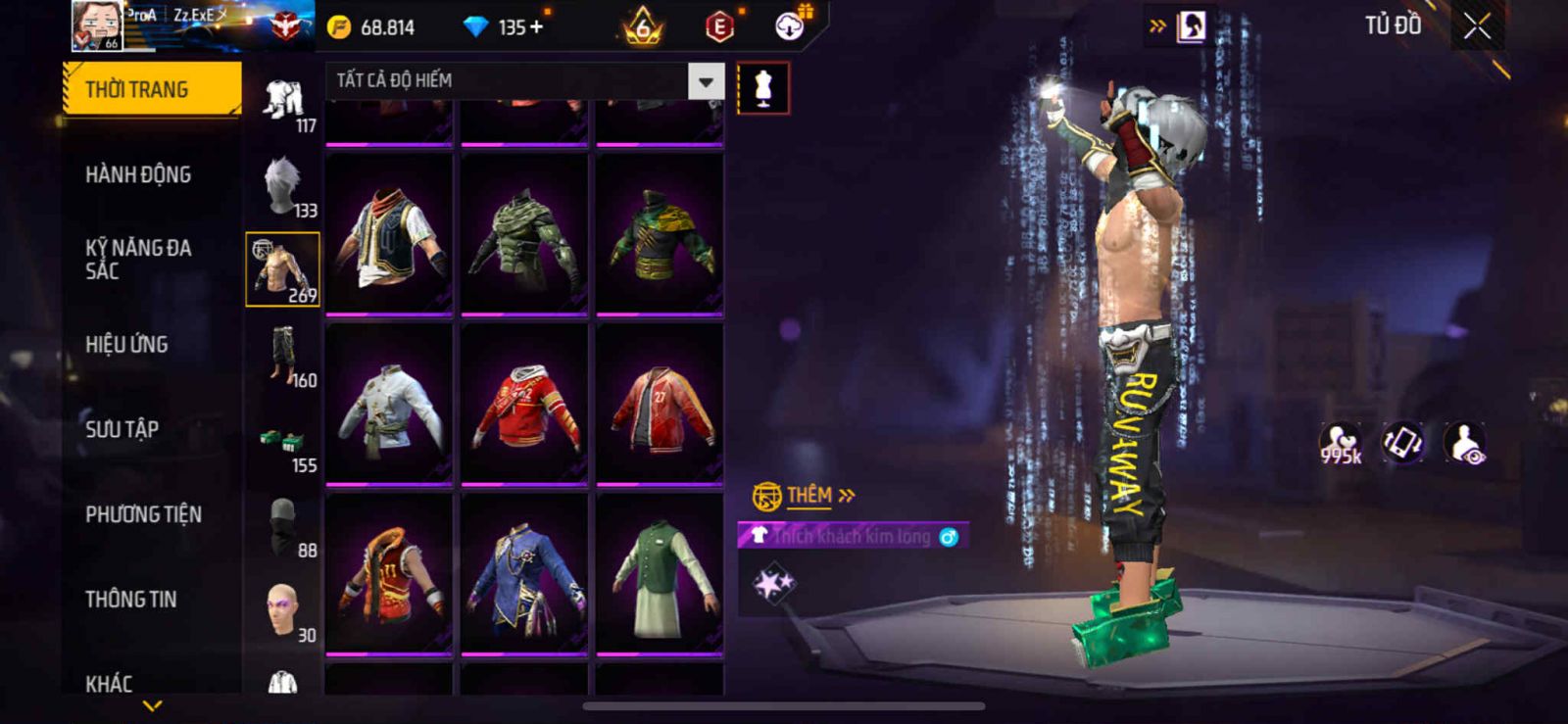Image resolution: width=1568 pixels, height=724 pixels.
Task: Add diamonds using the plus button
Action: pyautogui.click(x=536, y=27)
